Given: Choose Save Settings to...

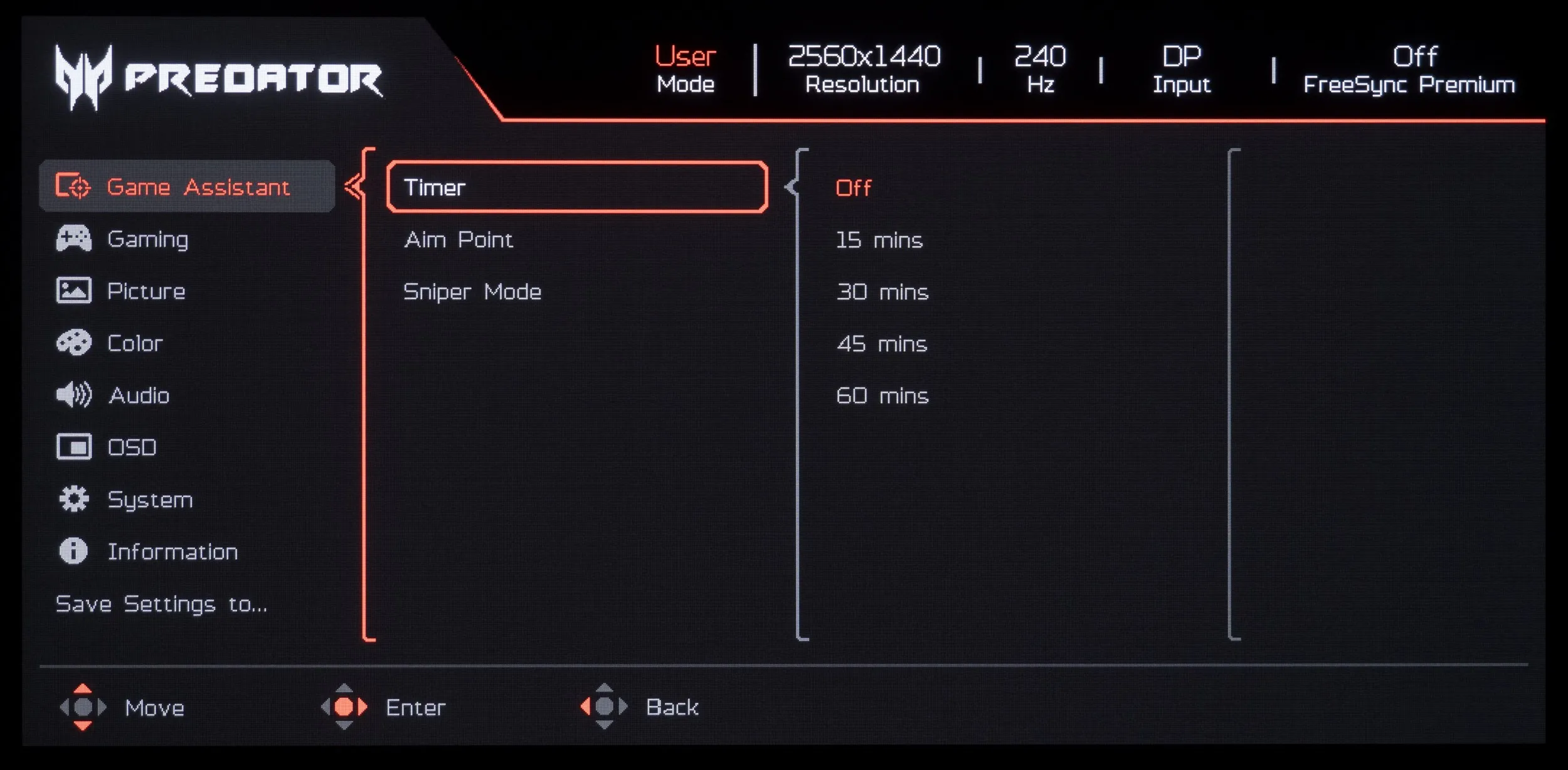Looking at the screenshot, I should pos(161,604).
